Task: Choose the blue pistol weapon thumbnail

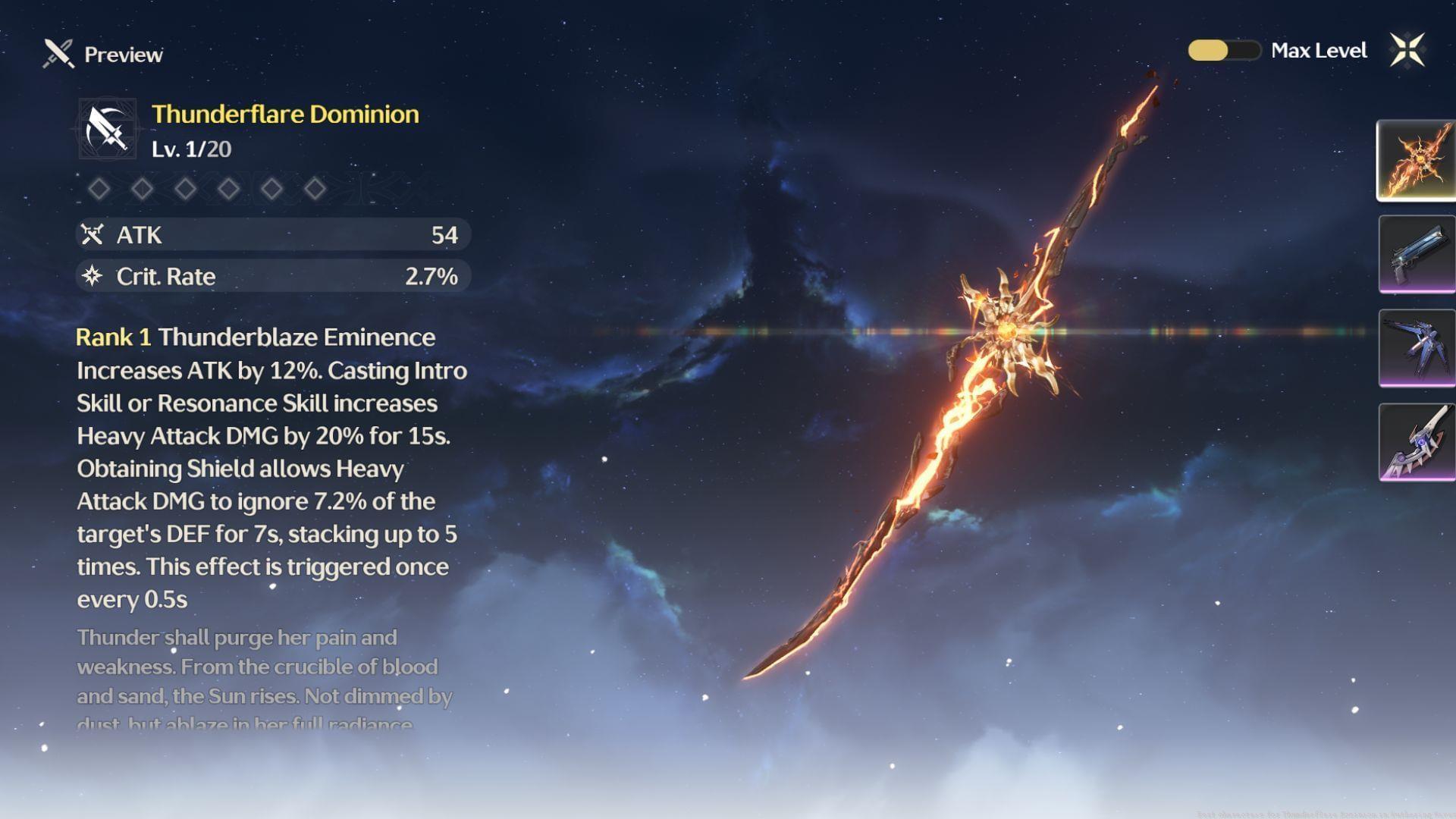Action: (1416, 254)
